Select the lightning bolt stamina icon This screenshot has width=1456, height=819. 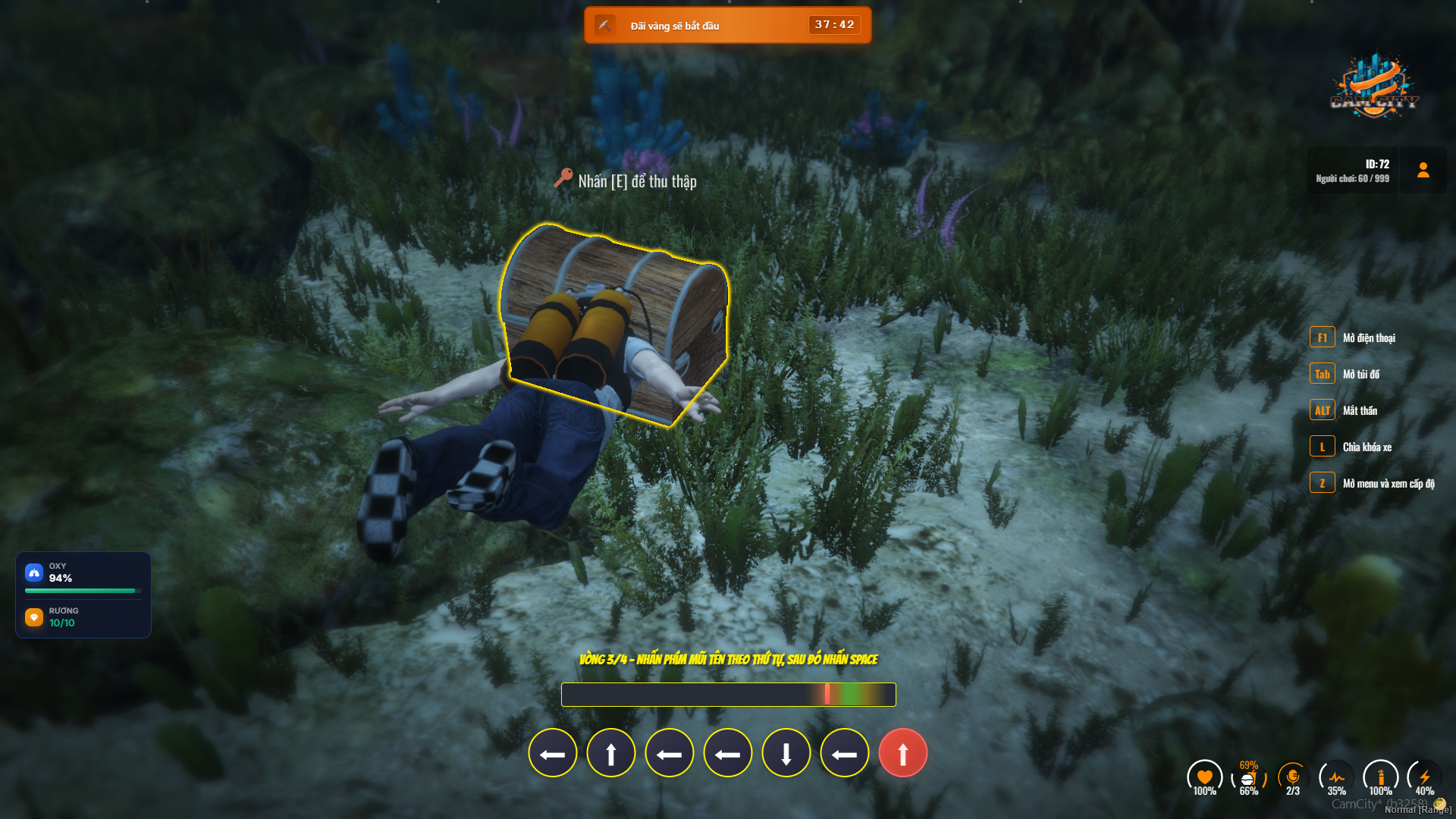pos(1424,777)
